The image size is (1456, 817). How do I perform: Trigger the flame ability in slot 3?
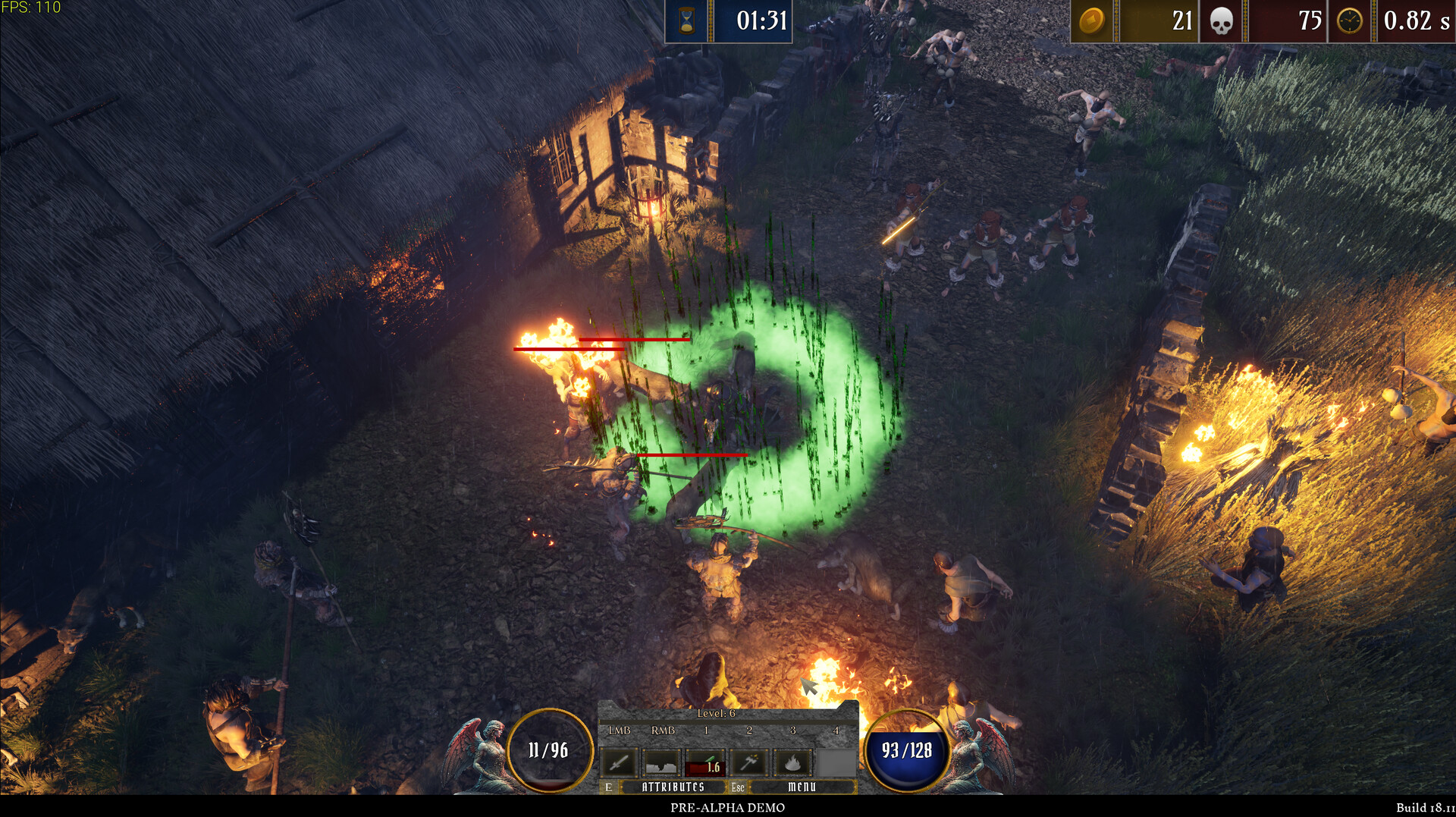(x=792, y=762)
